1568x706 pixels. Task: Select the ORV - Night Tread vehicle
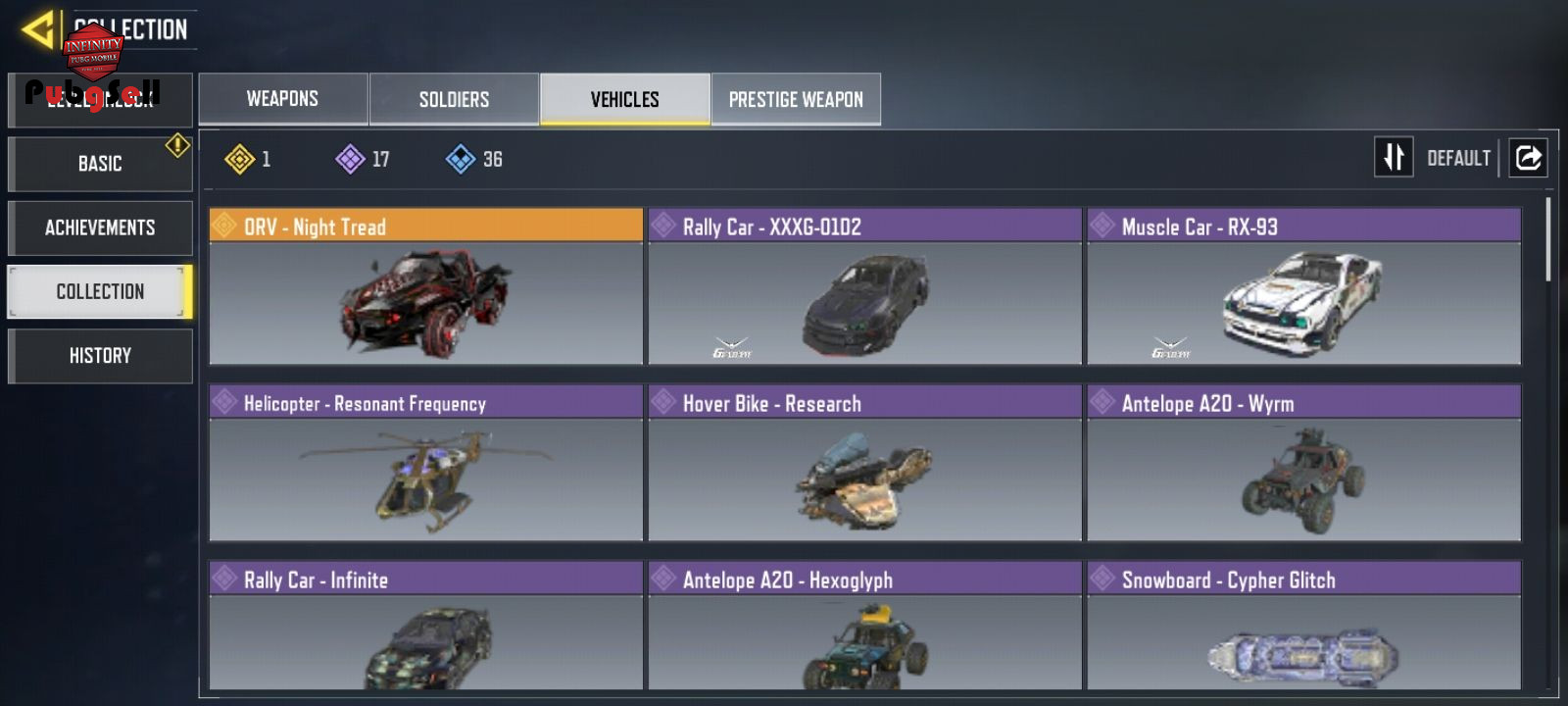tap(425, 286)
